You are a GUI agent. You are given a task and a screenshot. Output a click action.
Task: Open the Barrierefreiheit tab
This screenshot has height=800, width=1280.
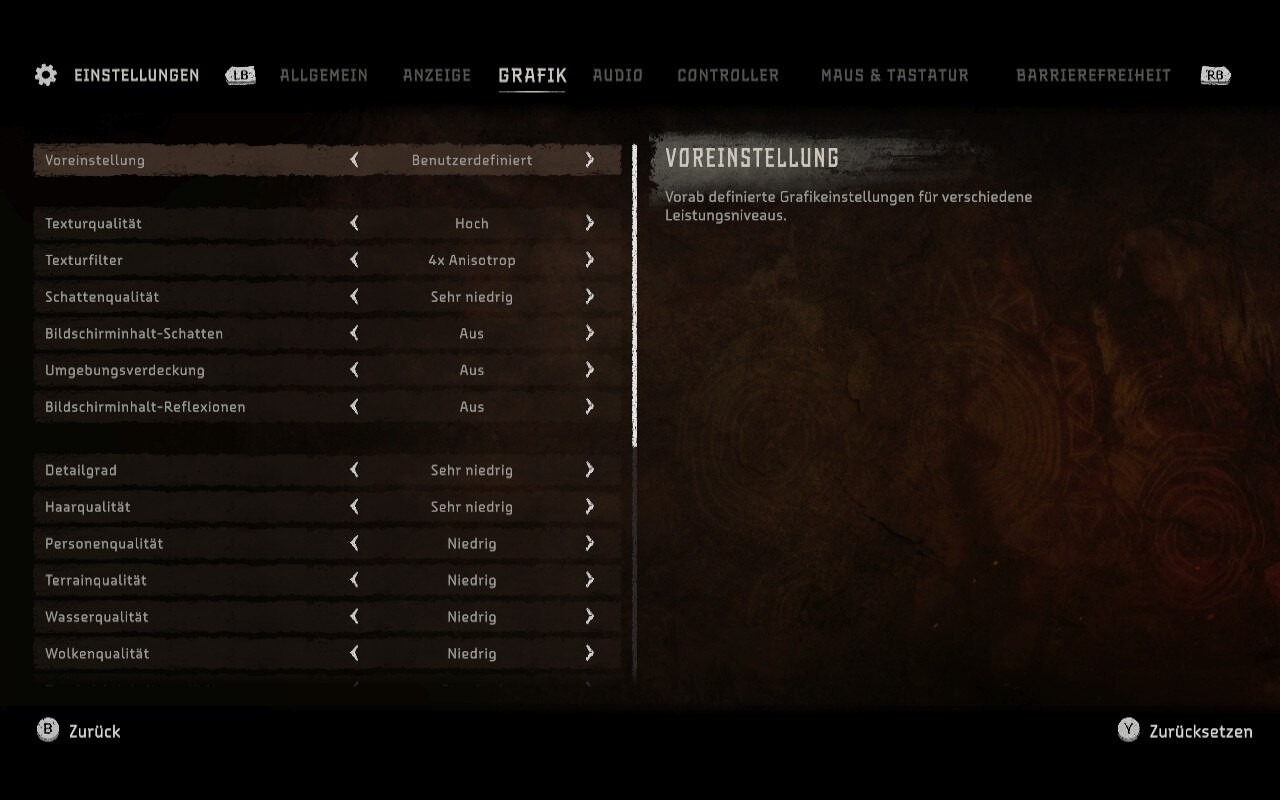tap(1094, 75)
